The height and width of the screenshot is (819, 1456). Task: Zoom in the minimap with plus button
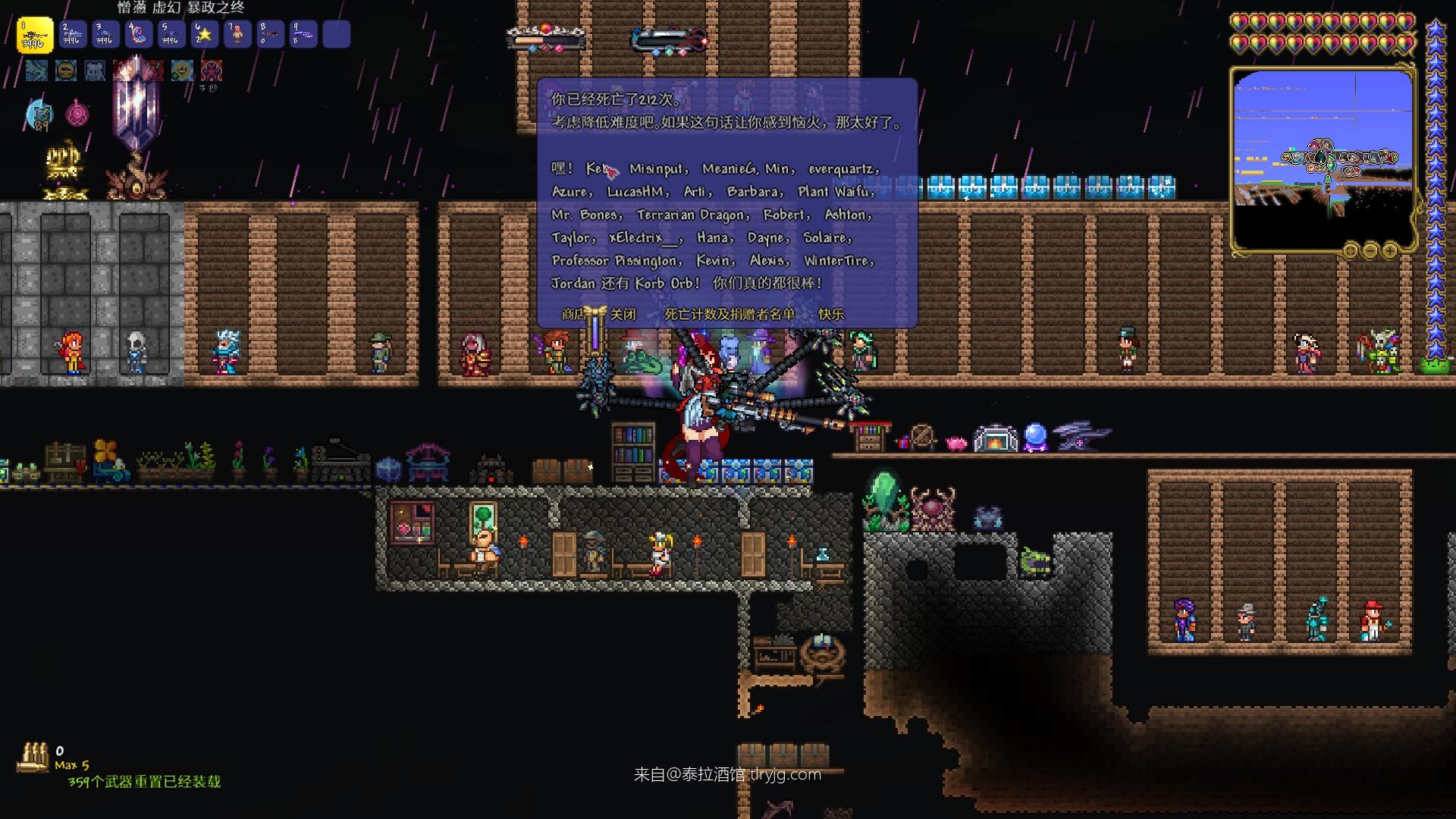[x=1389, y=249]
